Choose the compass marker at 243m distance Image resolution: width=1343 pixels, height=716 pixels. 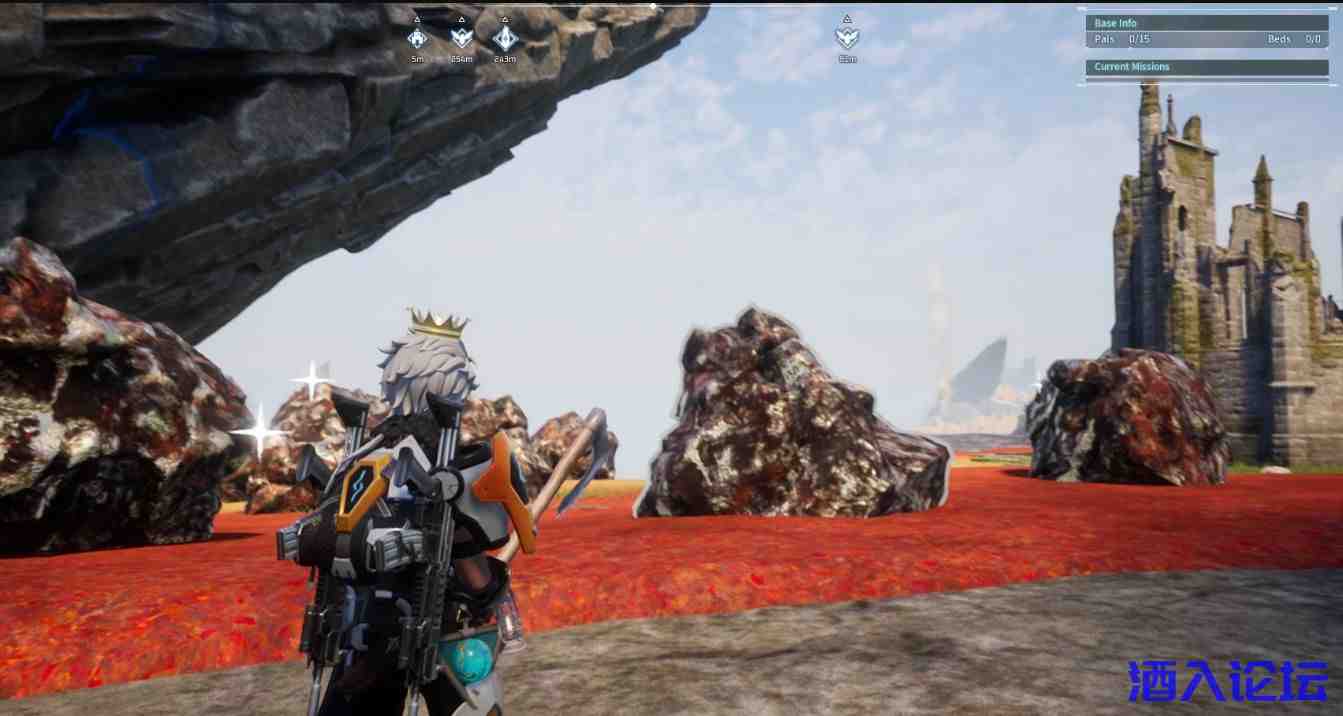(x=505, y=38)
